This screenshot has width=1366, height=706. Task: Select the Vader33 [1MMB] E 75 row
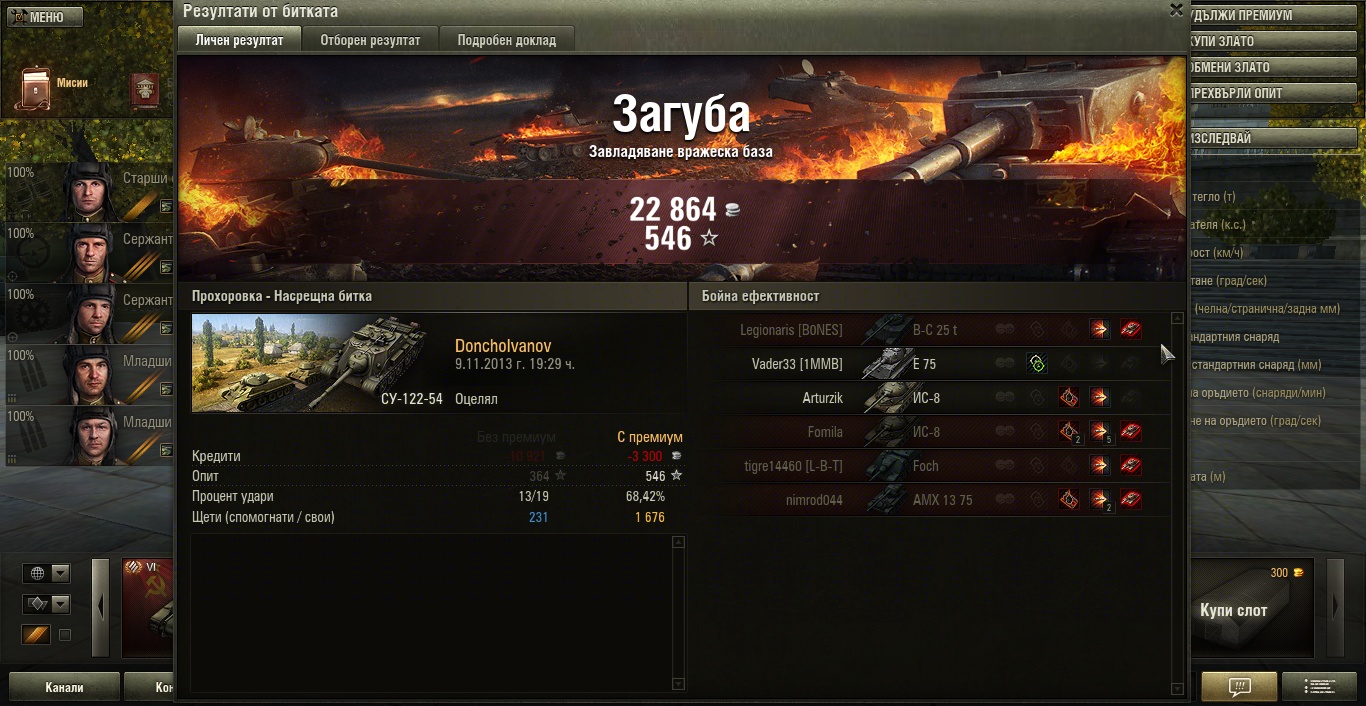click(x=930, y=364)
